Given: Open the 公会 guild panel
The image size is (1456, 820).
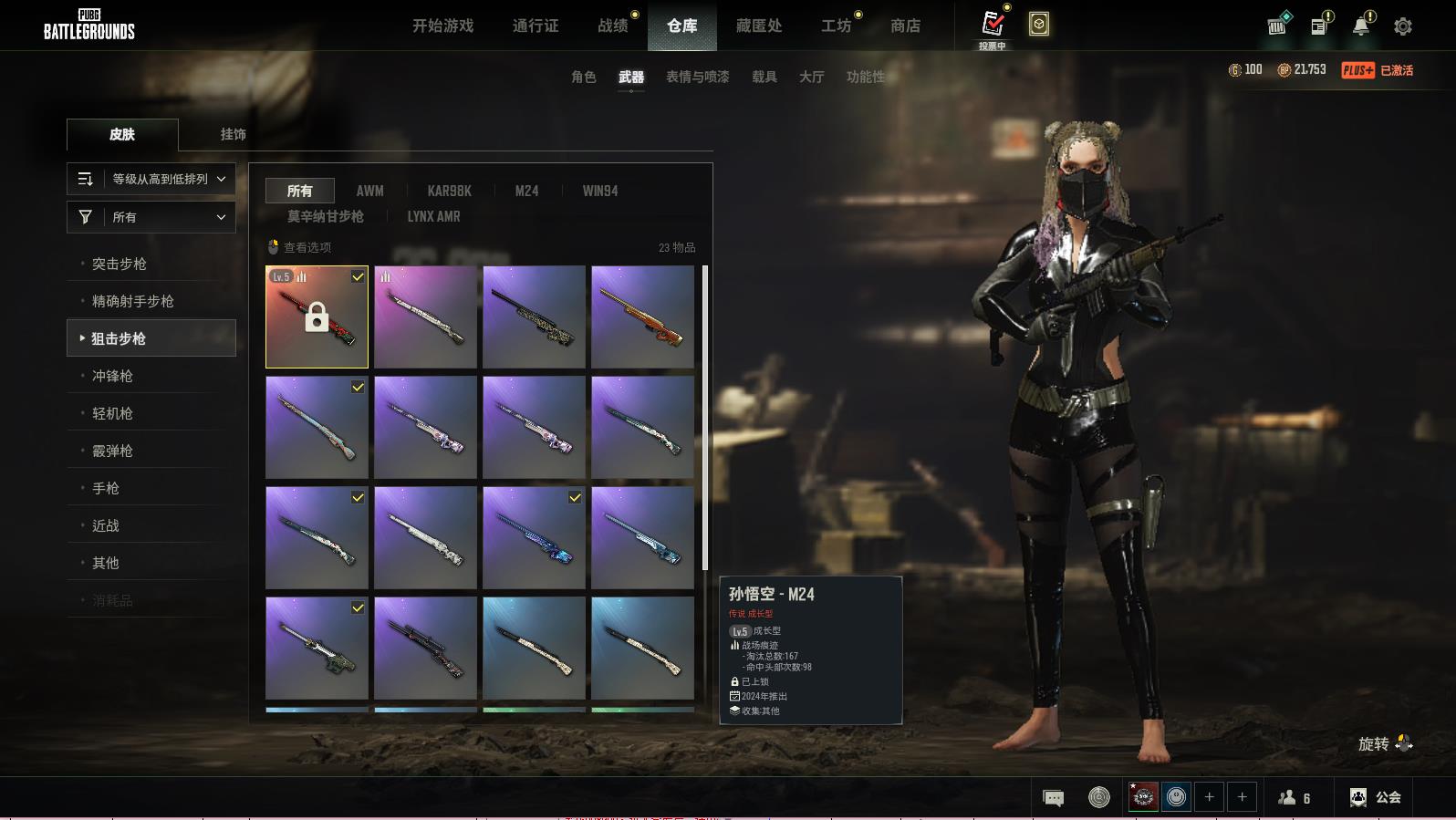Looking at the screenshot, I should pyautogui.click(x=1375, y=797).
